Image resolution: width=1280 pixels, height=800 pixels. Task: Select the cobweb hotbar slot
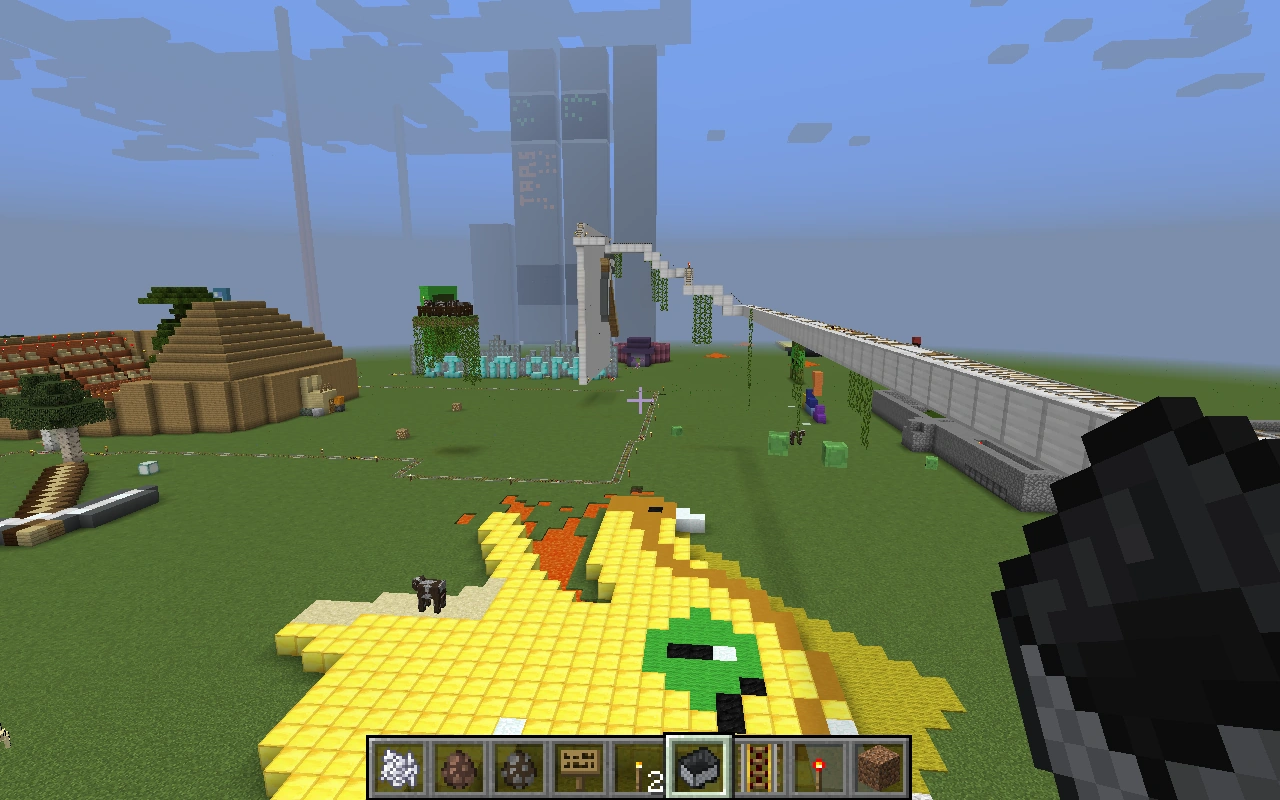click(400, 768)
